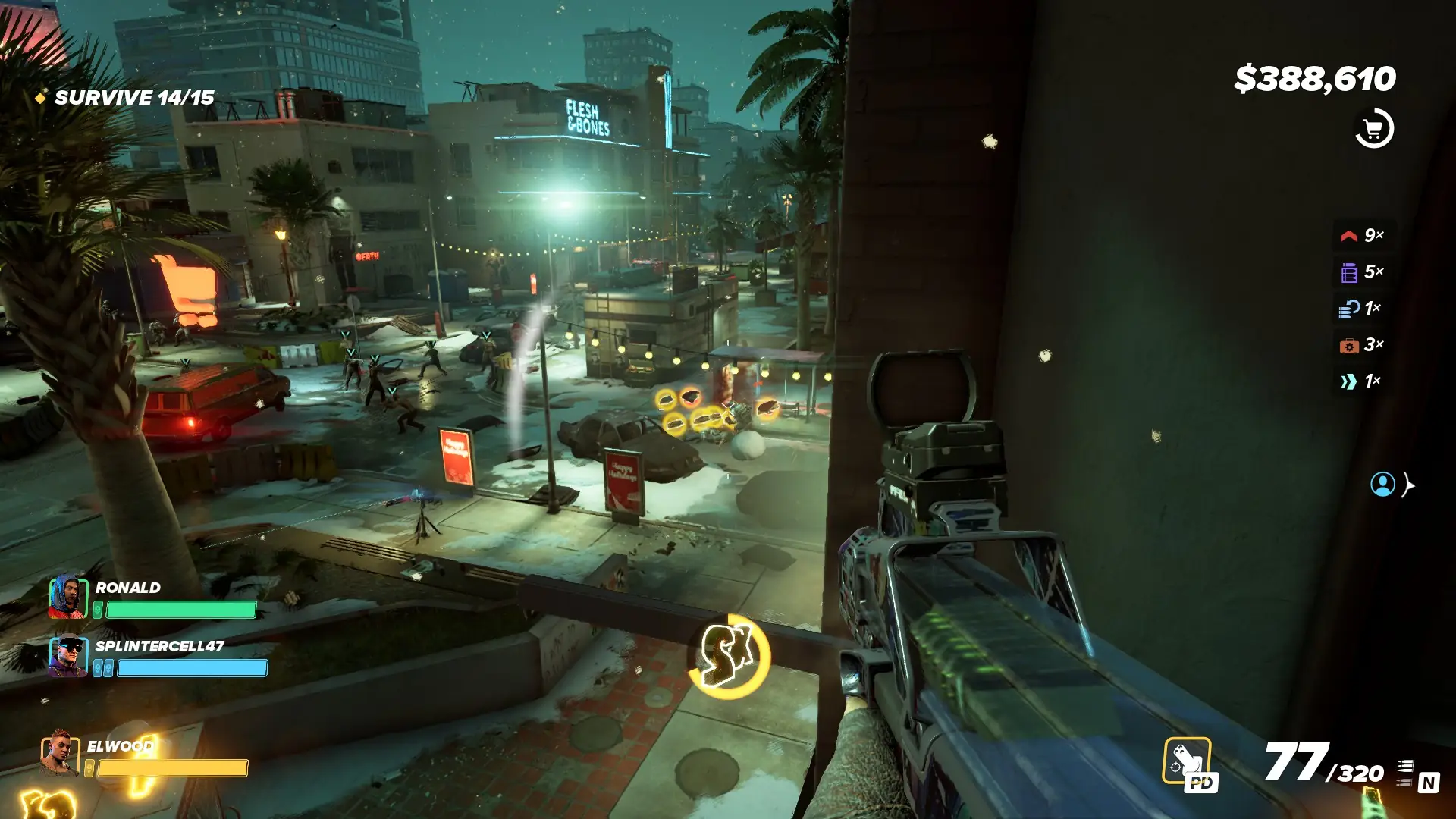Click the SURVIVE 14/15 objective tracker
Screen dimensions: 1456x819
pos(133,98)
